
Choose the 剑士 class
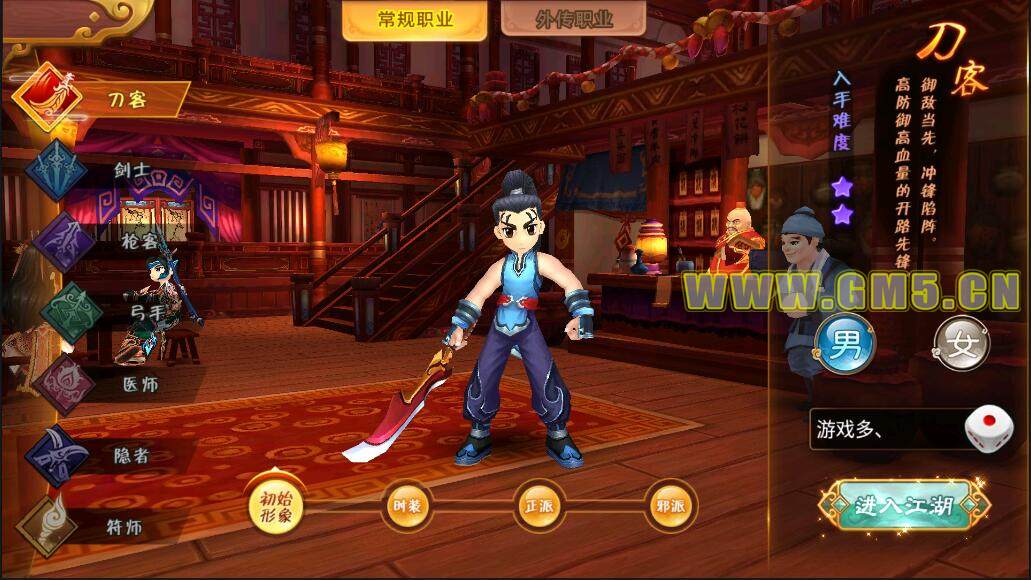click(100, 171)
